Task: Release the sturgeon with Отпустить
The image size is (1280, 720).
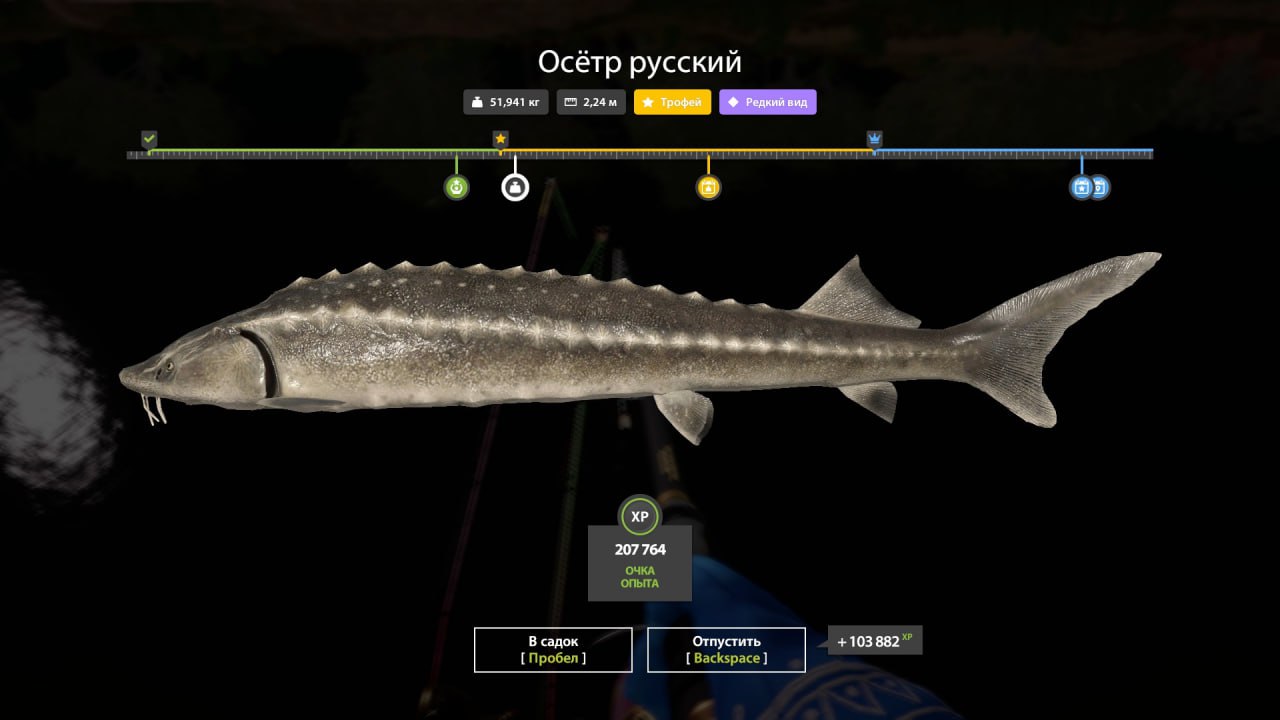Action: click(x=726, y=649)
